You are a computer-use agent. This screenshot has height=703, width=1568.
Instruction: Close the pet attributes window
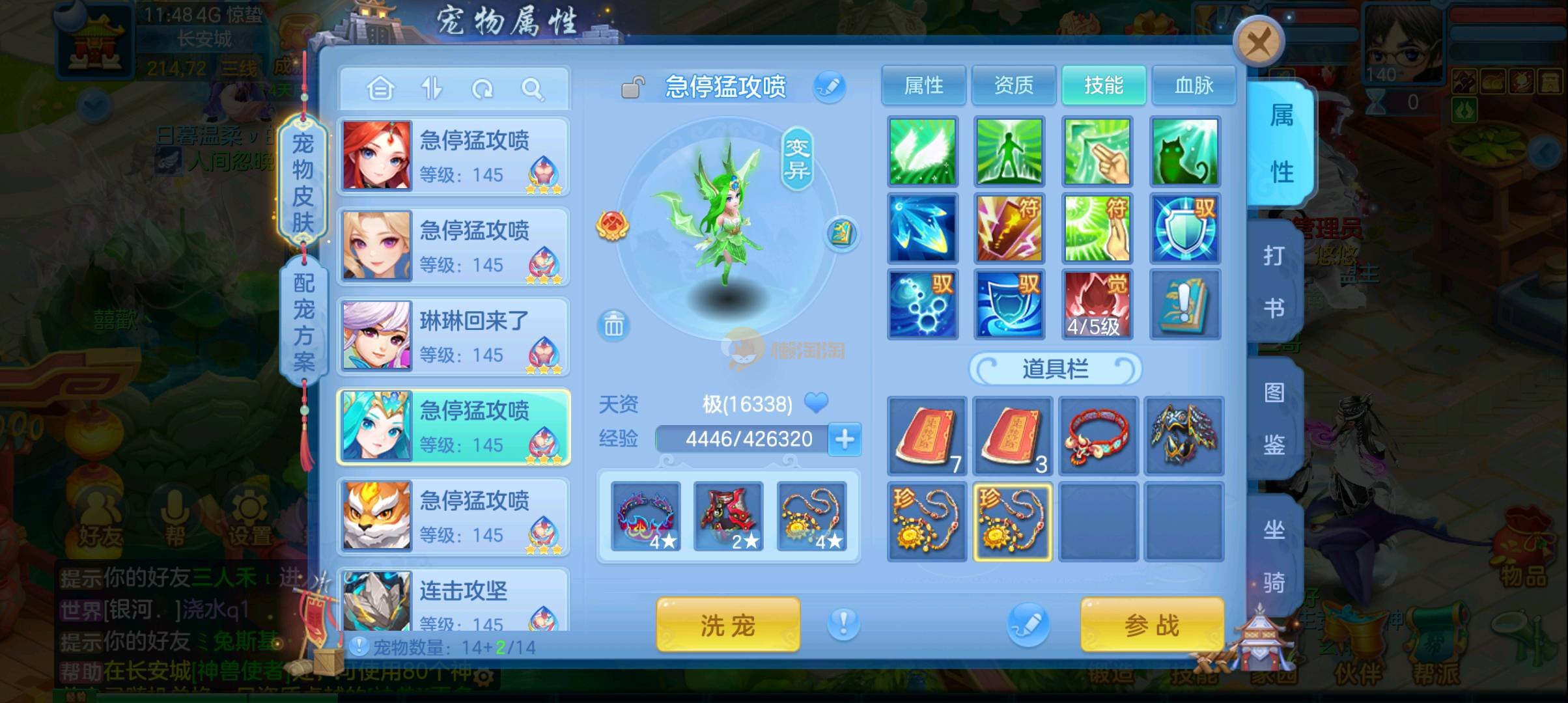pos(1258,43)
